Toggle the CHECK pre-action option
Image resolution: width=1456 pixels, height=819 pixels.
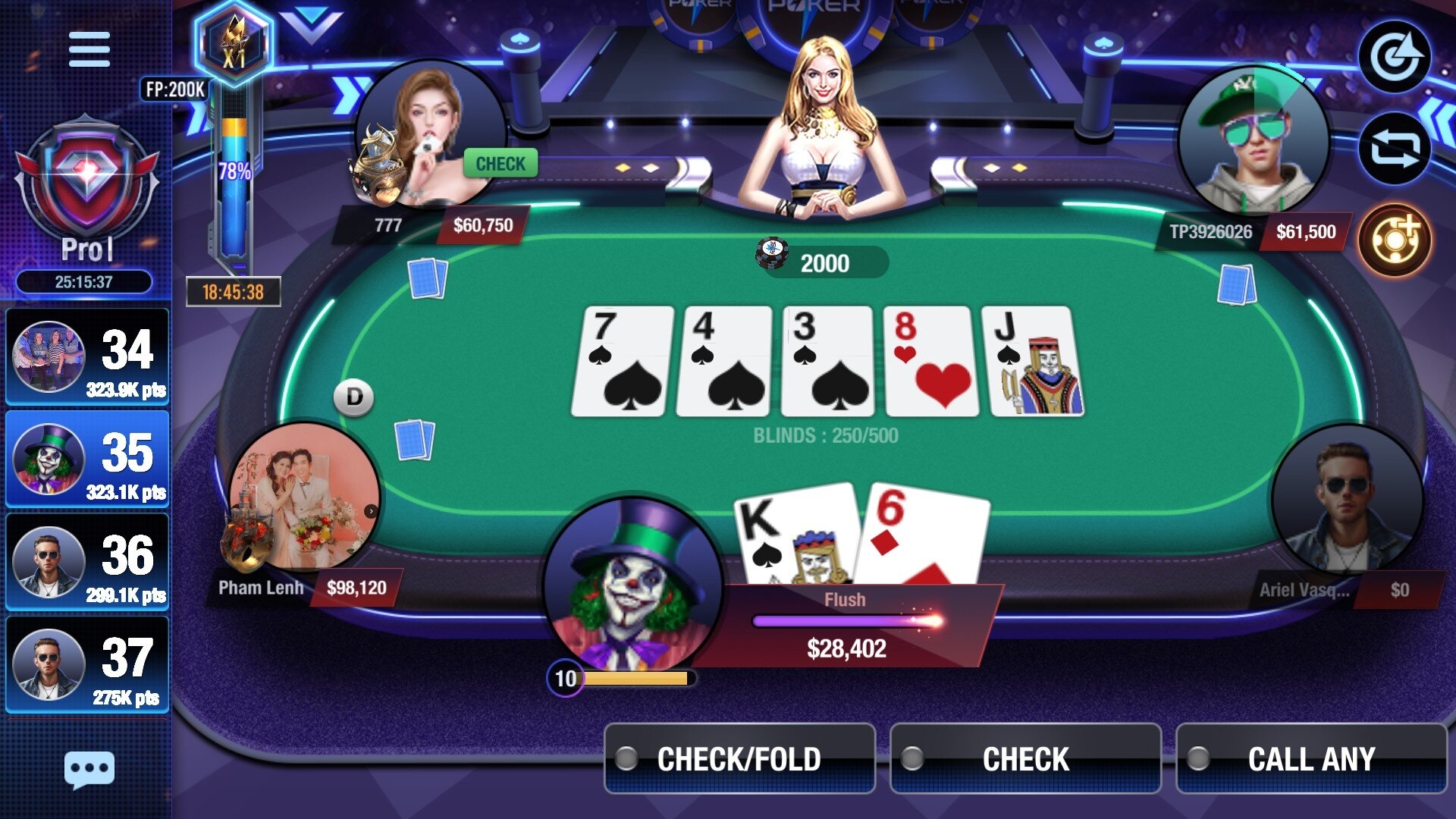pos(1025,758)
